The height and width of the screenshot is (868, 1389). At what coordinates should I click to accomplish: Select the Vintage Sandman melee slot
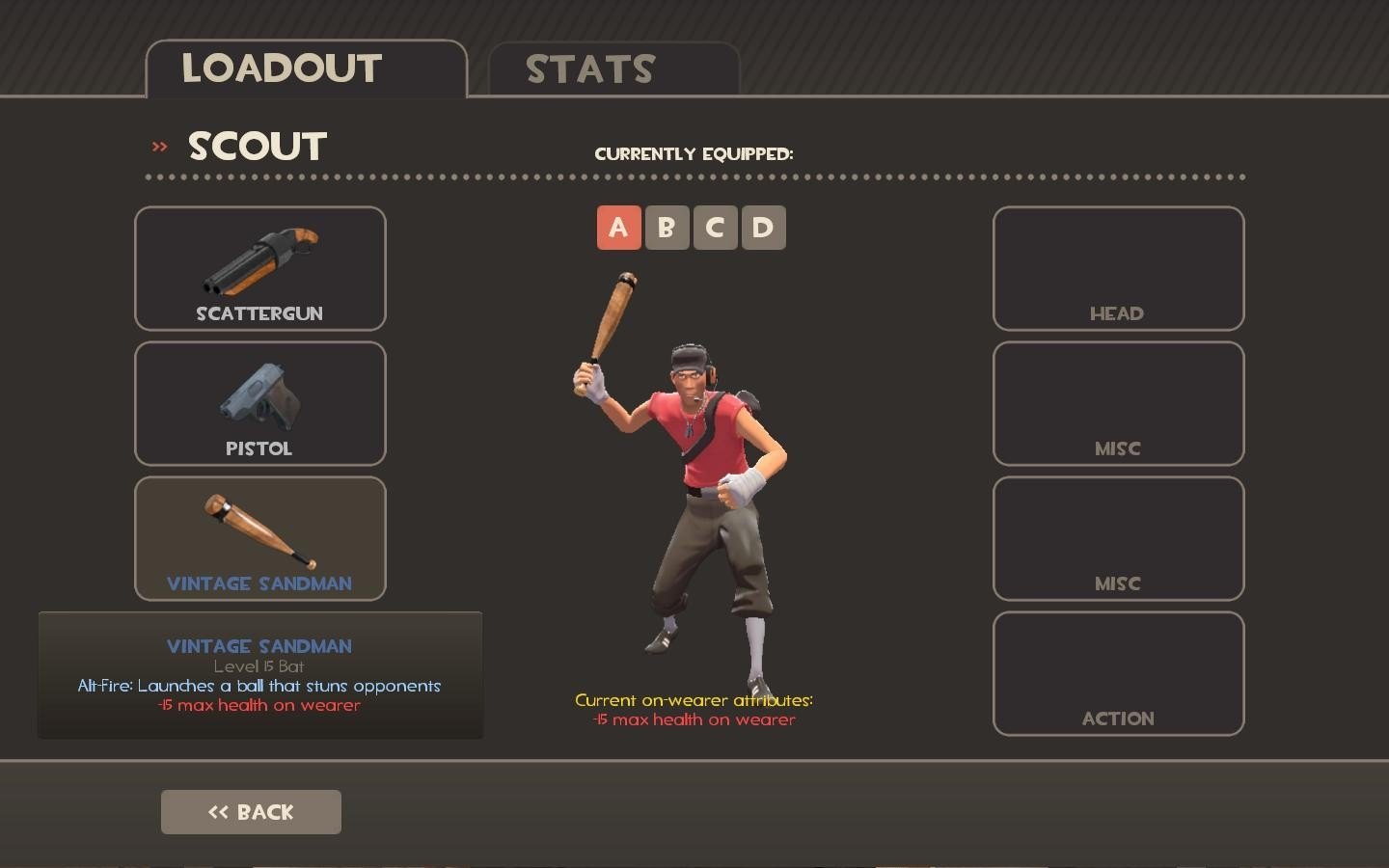[x=260, y=539]
